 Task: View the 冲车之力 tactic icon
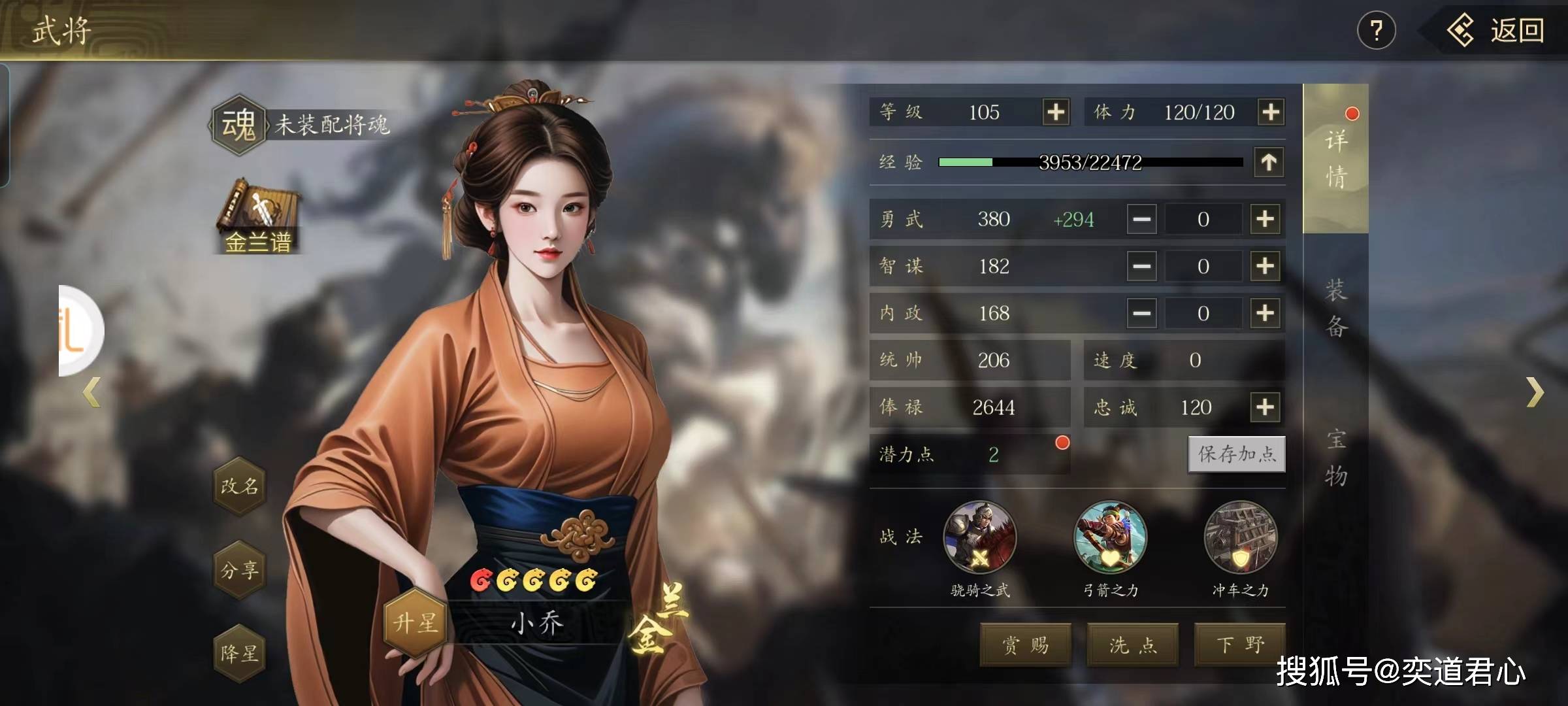click(1240, 538)
